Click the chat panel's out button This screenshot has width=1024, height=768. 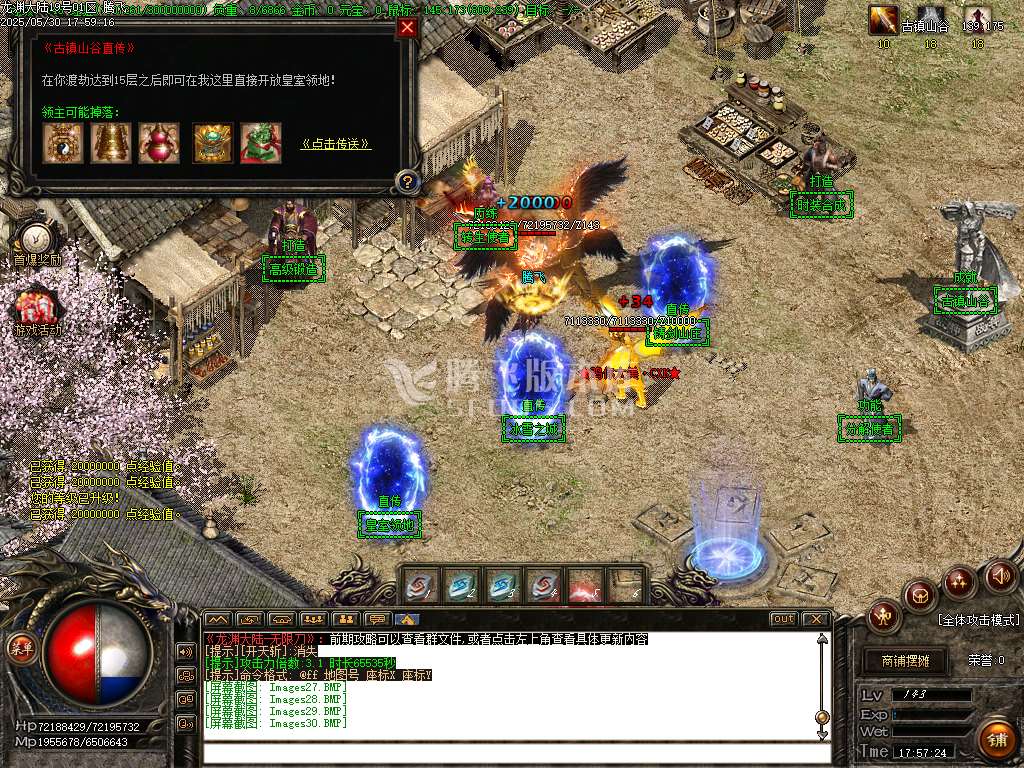[784, 619]
